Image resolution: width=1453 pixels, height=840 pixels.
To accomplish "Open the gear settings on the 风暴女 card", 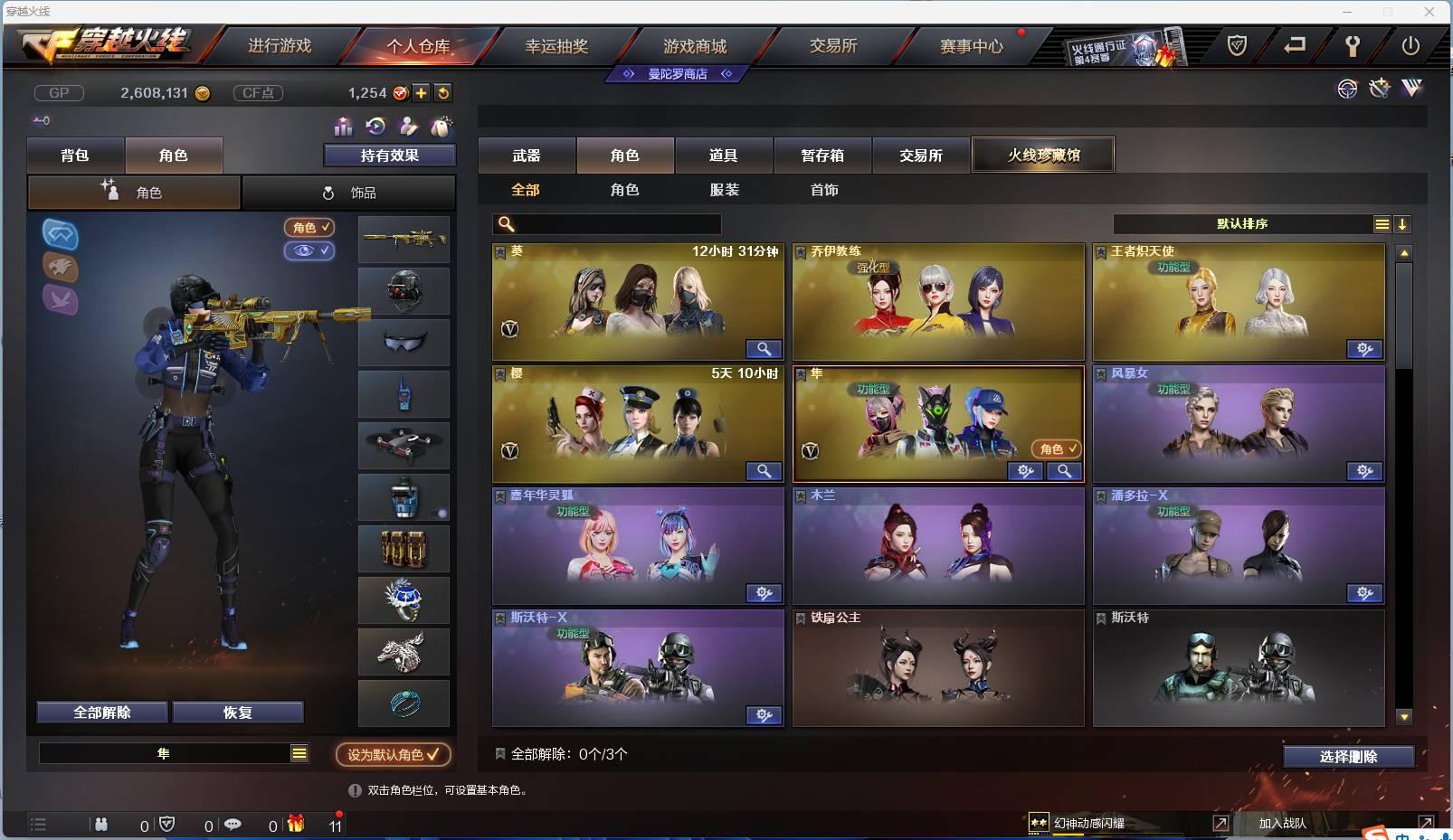I will point(1364,471).
